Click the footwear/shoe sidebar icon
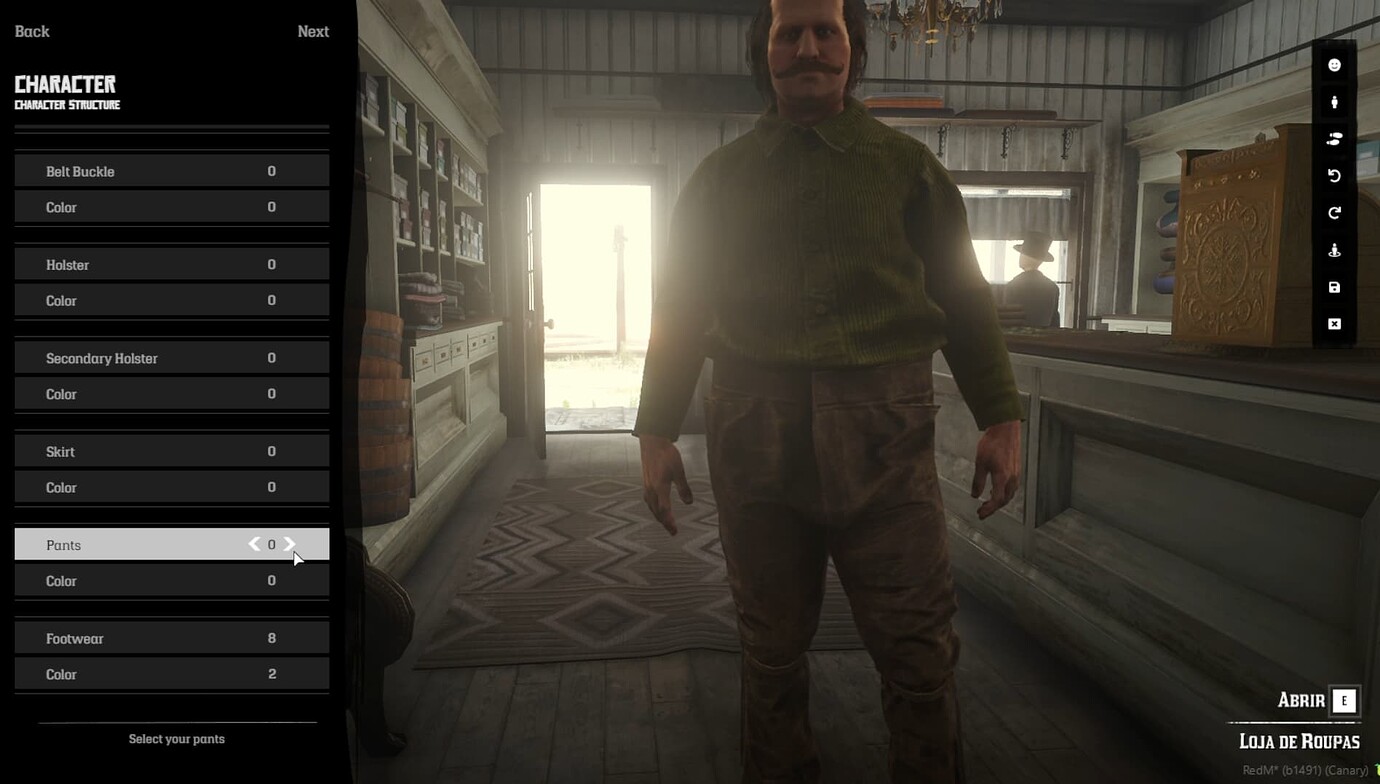 pyautogui.click(x=1333, y=138)
